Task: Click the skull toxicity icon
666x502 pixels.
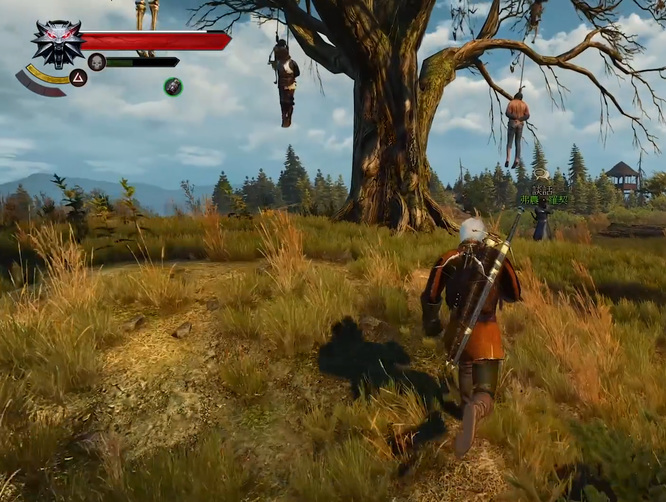Action: click(97, 62)
